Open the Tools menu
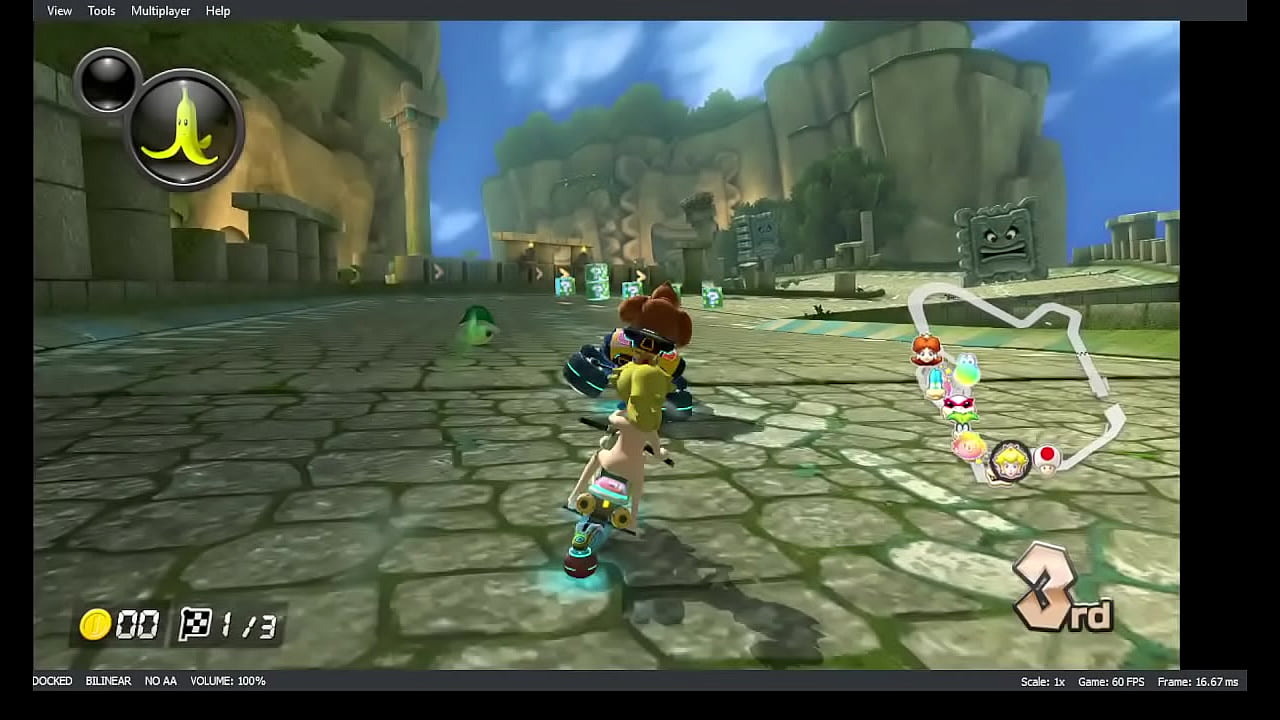 [x=100, y=10]
